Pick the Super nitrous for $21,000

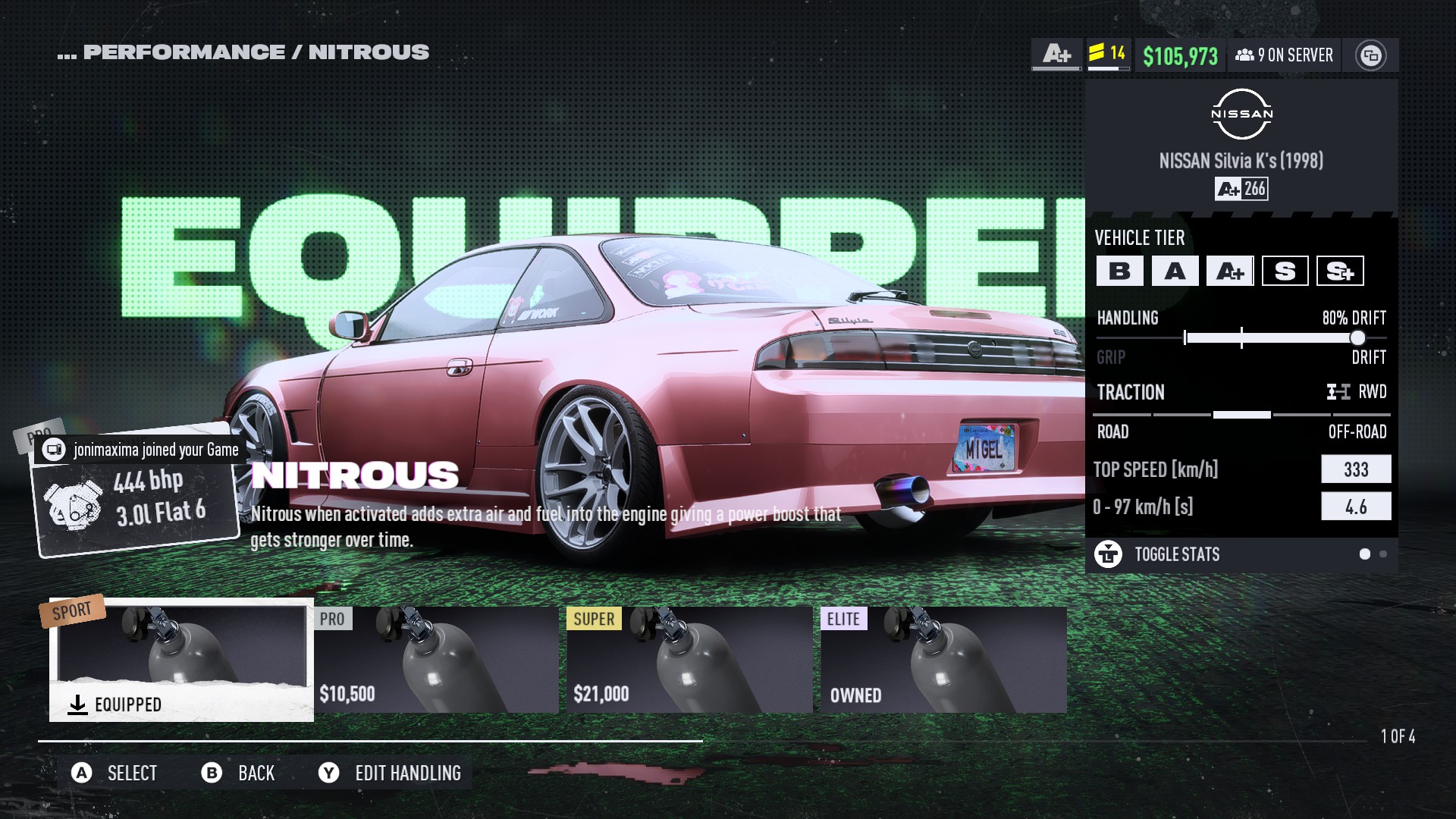pos(689,660)
